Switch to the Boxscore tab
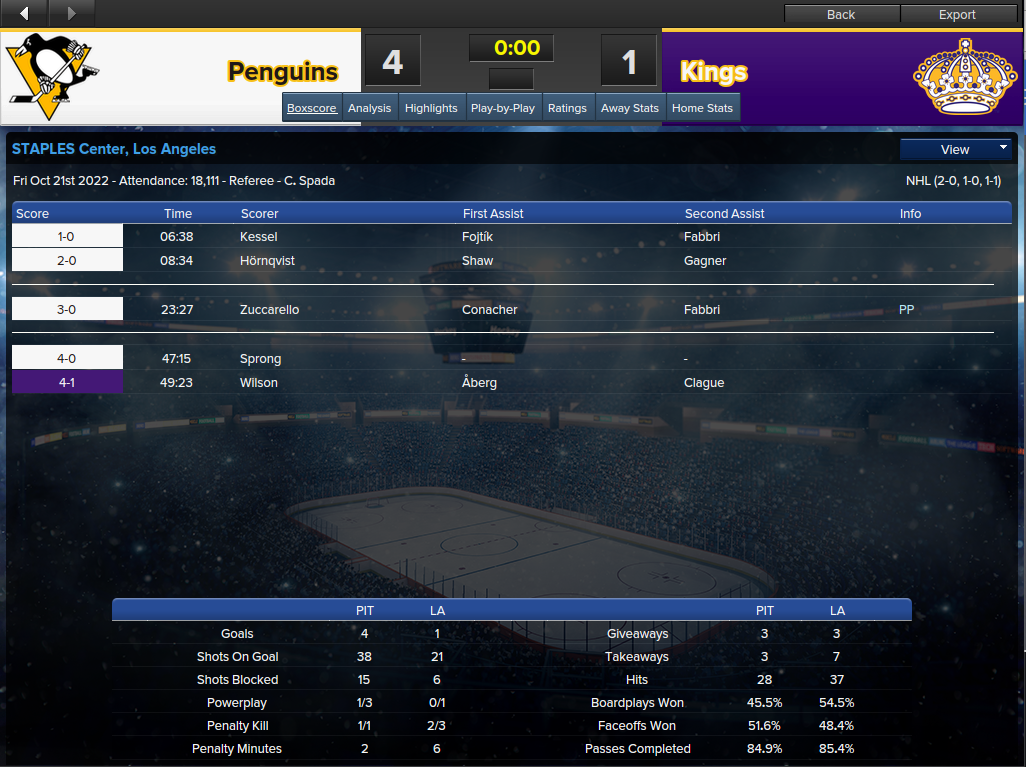The height and width of the screenshot is (767, 1026). [x=312, y=108]
